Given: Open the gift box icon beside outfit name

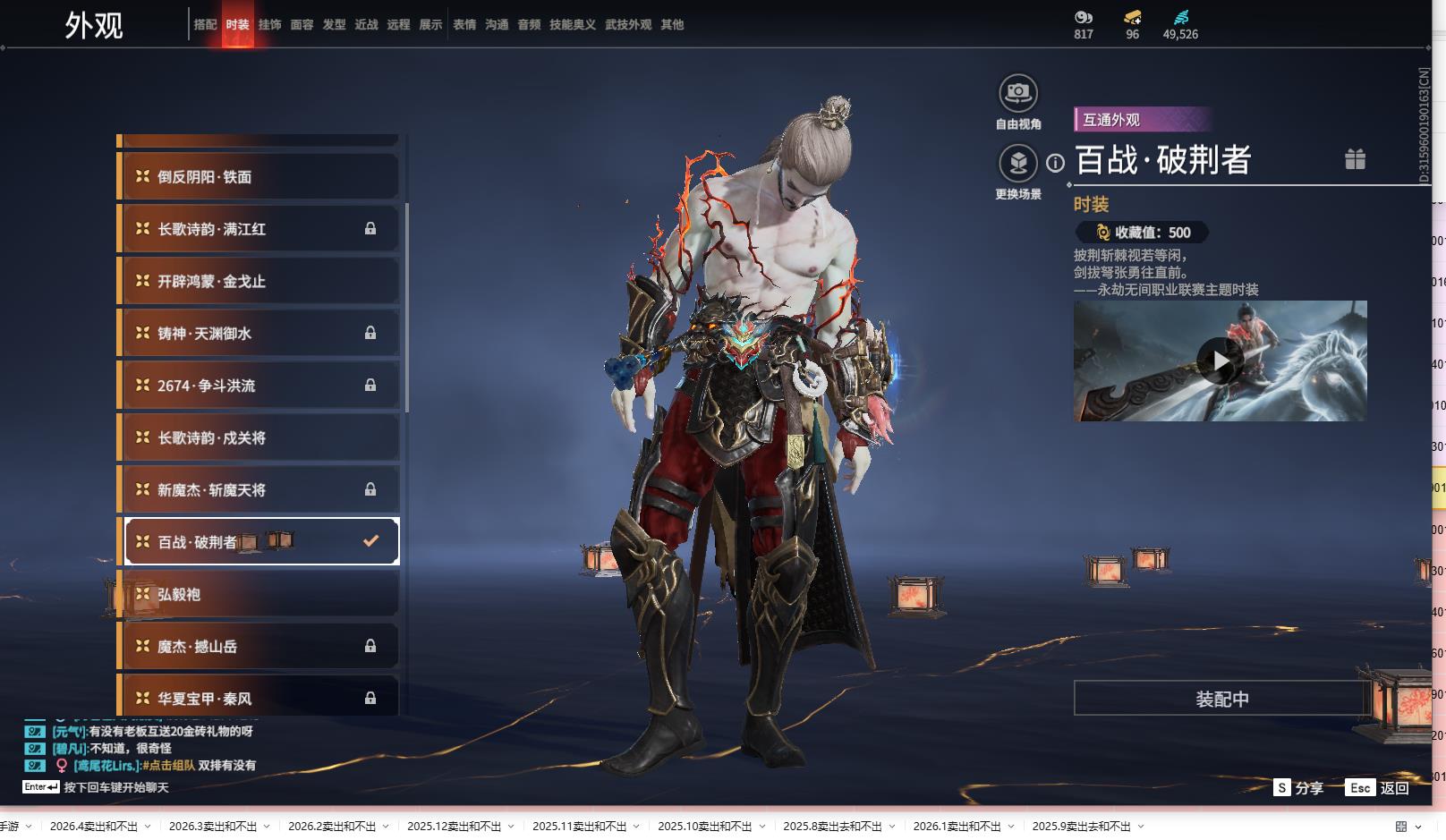Looking at the screenshot, I should [1355, 159].
